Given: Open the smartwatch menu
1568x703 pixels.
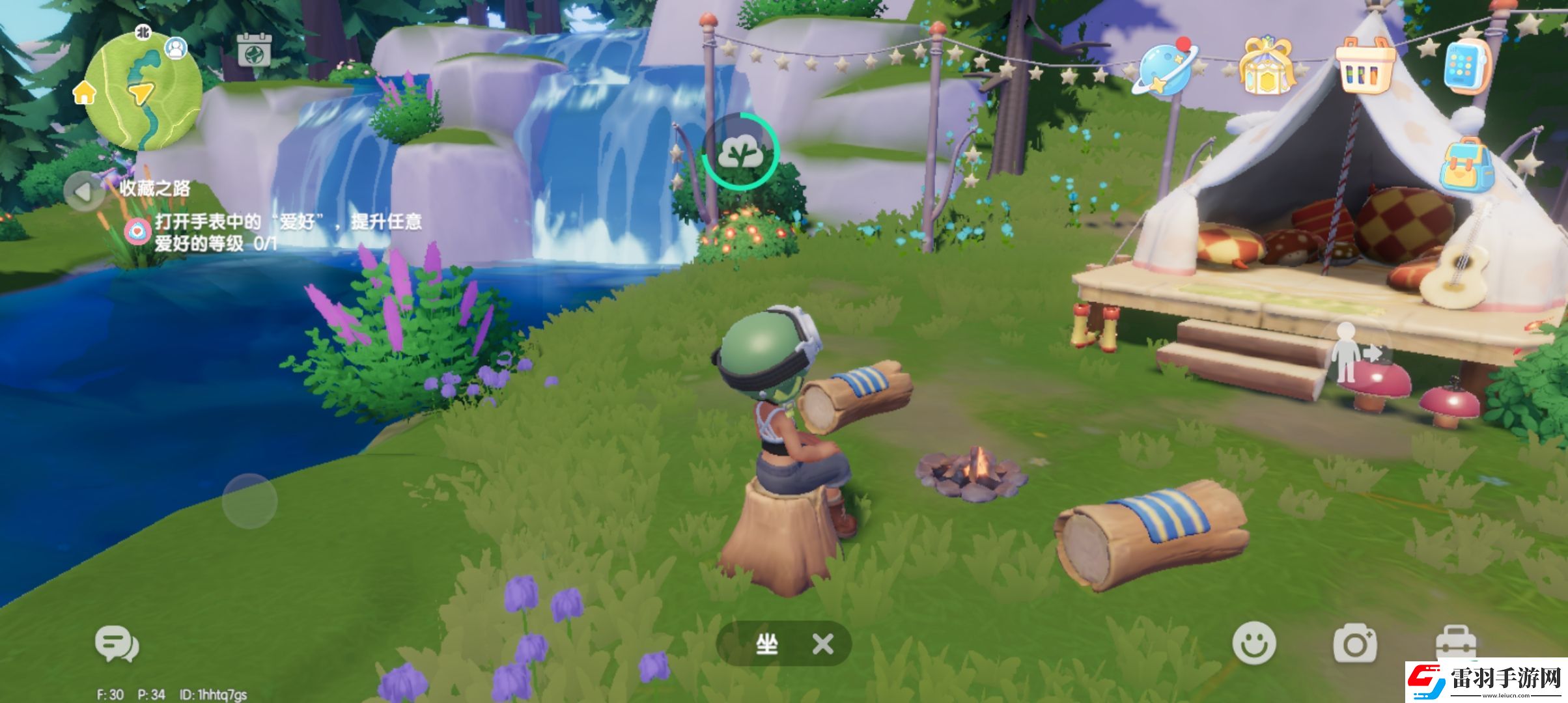Looking at the screenshot, I should [x=1466, y=66].
